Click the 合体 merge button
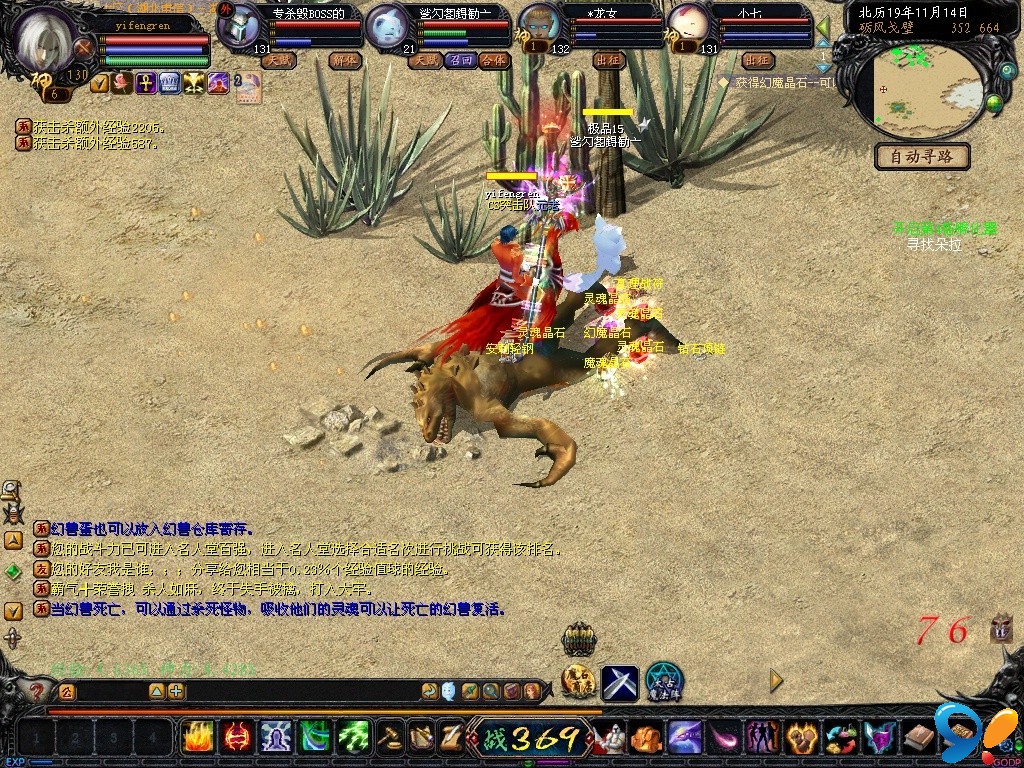The height and width of the screenshot is (768, 1024). click(494, 60)
